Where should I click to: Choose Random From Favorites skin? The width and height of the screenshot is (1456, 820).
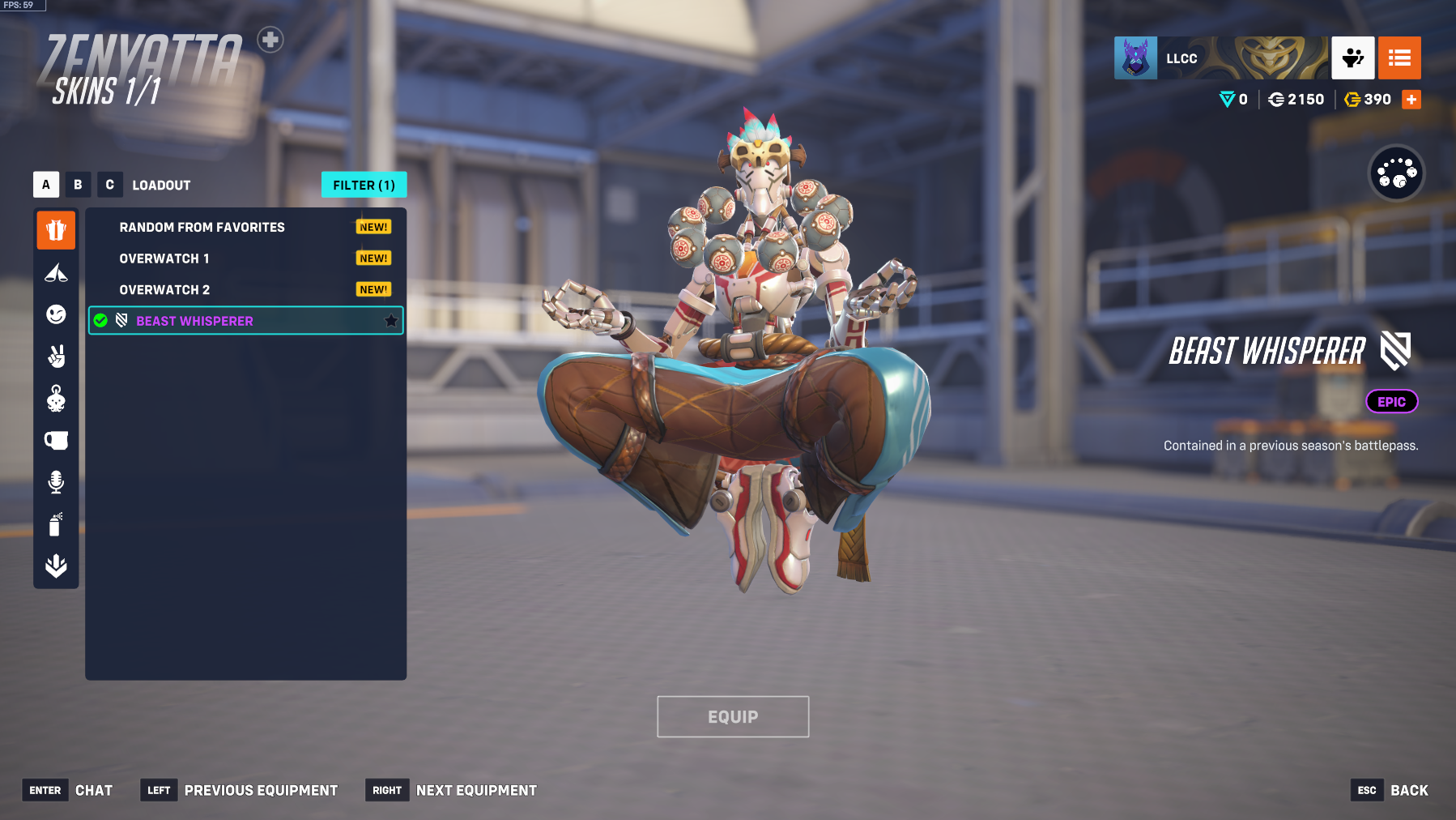point(202,228)
